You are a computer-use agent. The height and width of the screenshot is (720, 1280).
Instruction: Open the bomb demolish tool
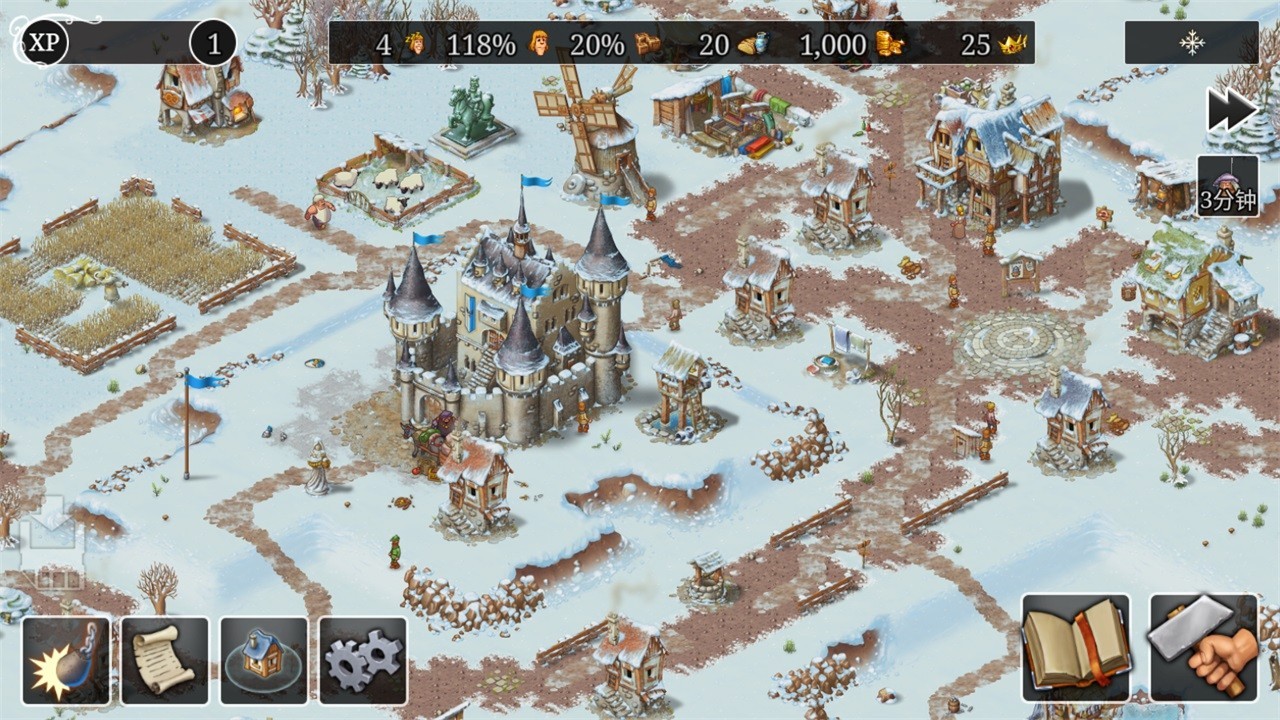[x=66, y=660]
